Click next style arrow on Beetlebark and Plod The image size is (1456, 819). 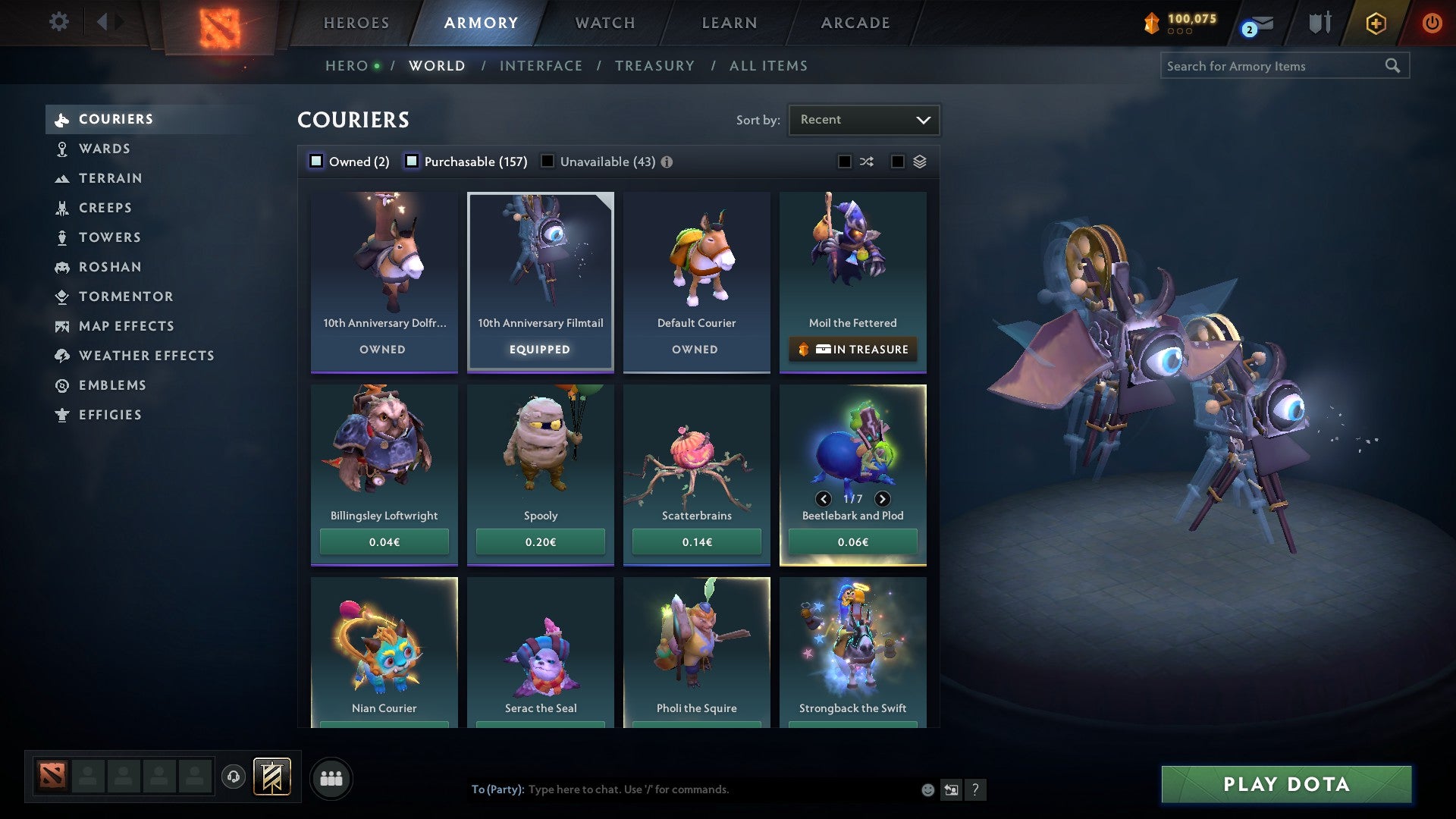(882, 500)
